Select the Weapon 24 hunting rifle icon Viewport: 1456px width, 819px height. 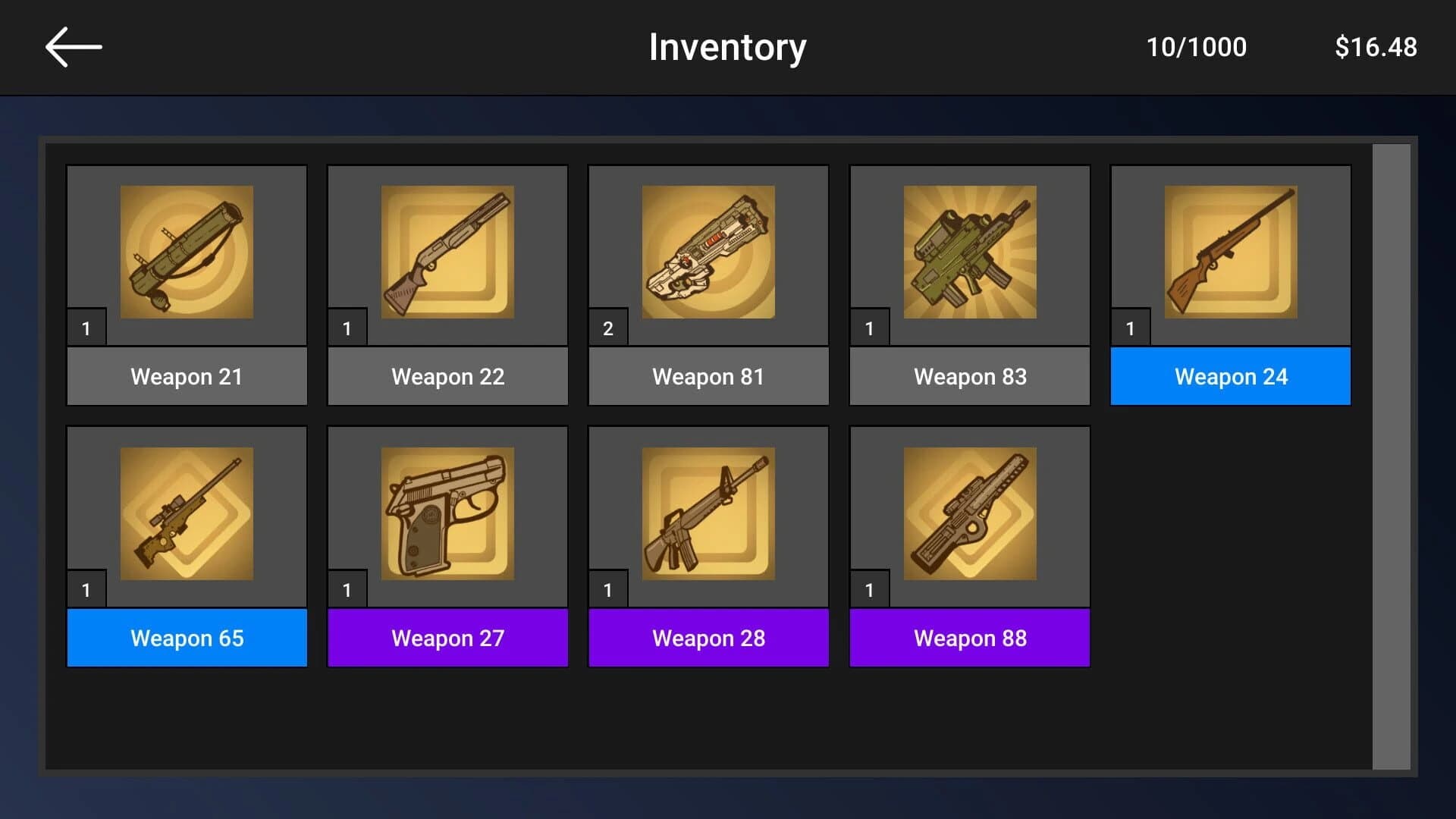pos(1230,253)
